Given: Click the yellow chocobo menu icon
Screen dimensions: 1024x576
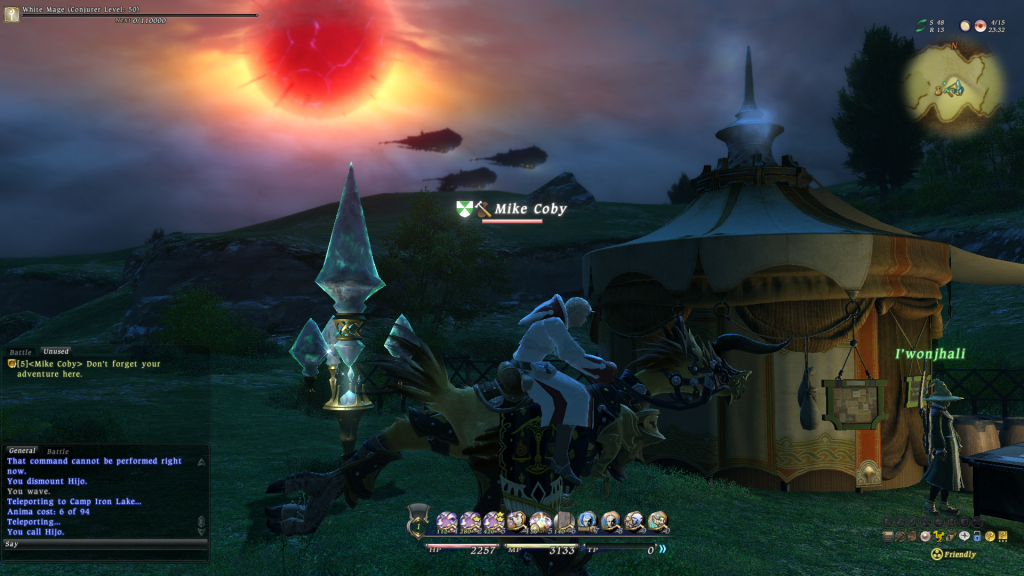Looking at the screenshot, I should tap(938, 536).
